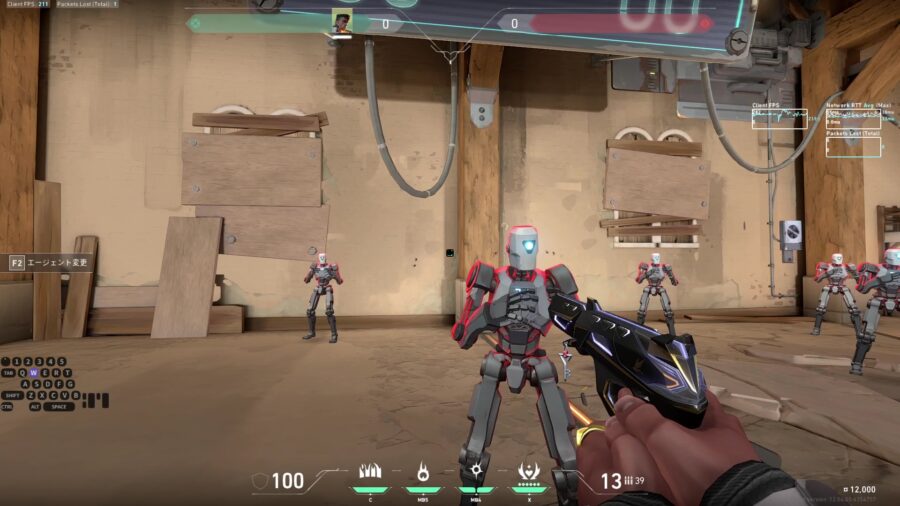Image resolution: width=900 pixels, height=506 pixels.
Task: Activate the Blaze fire wall ability
Action: [370, 472]
